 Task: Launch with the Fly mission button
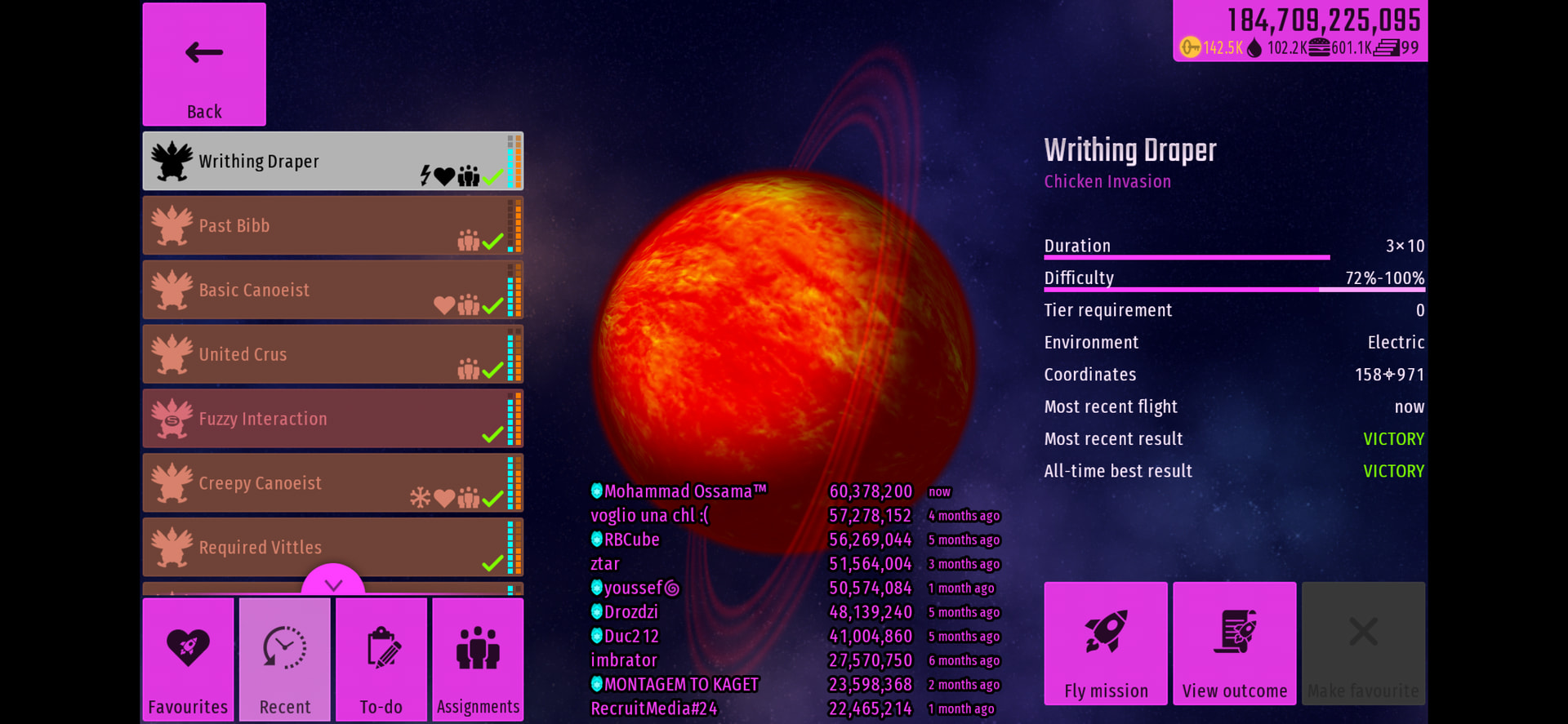pyautogui.click(x=1106, y=643)
